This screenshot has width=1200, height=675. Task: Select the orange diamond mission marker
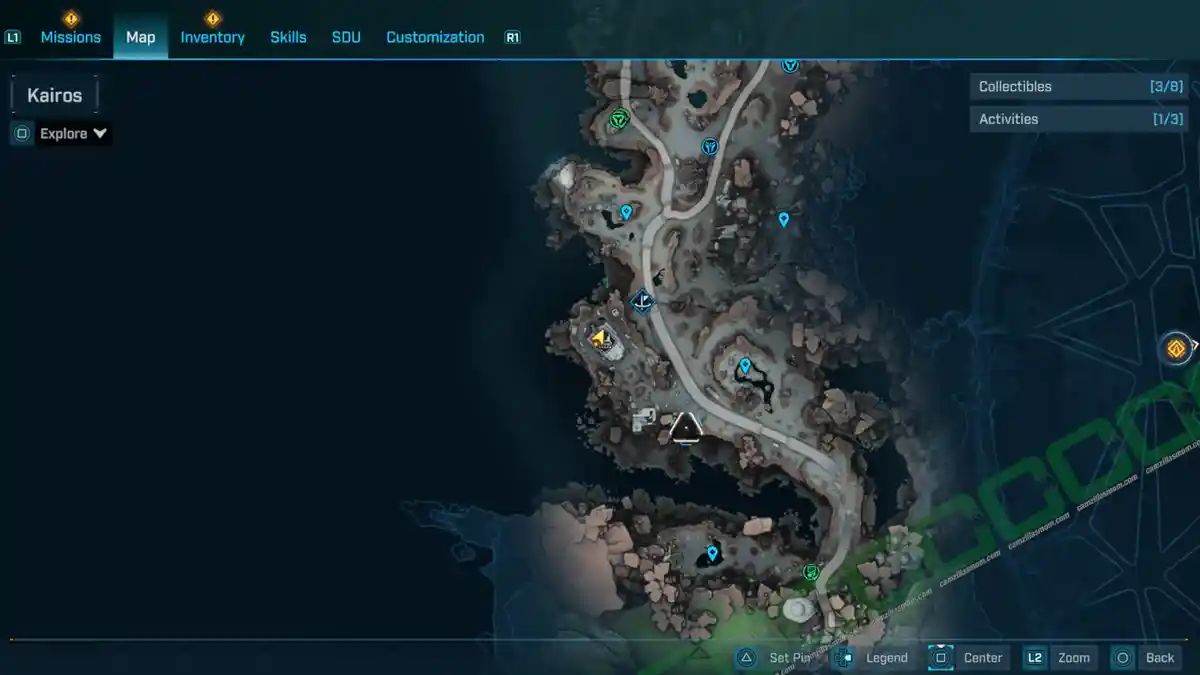tap(1176, 348)
